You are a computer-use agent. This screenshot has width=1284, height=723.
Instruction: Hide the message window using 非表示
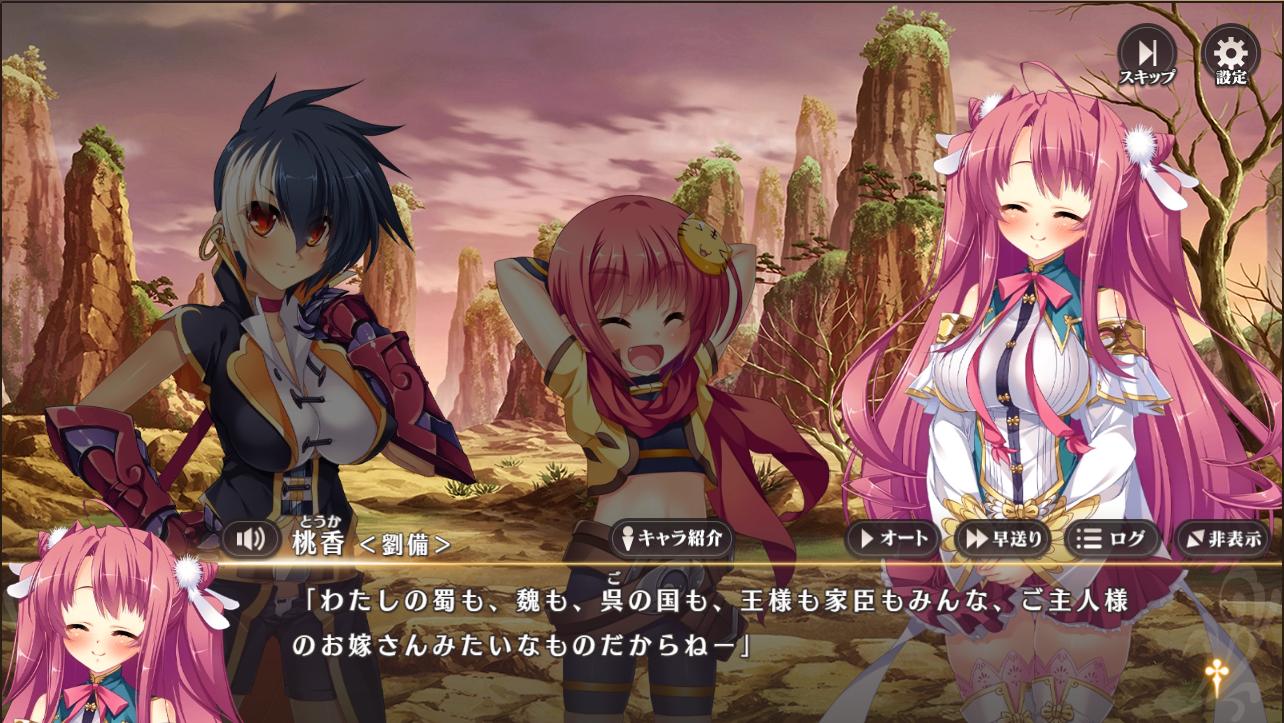coord(1222,540)
